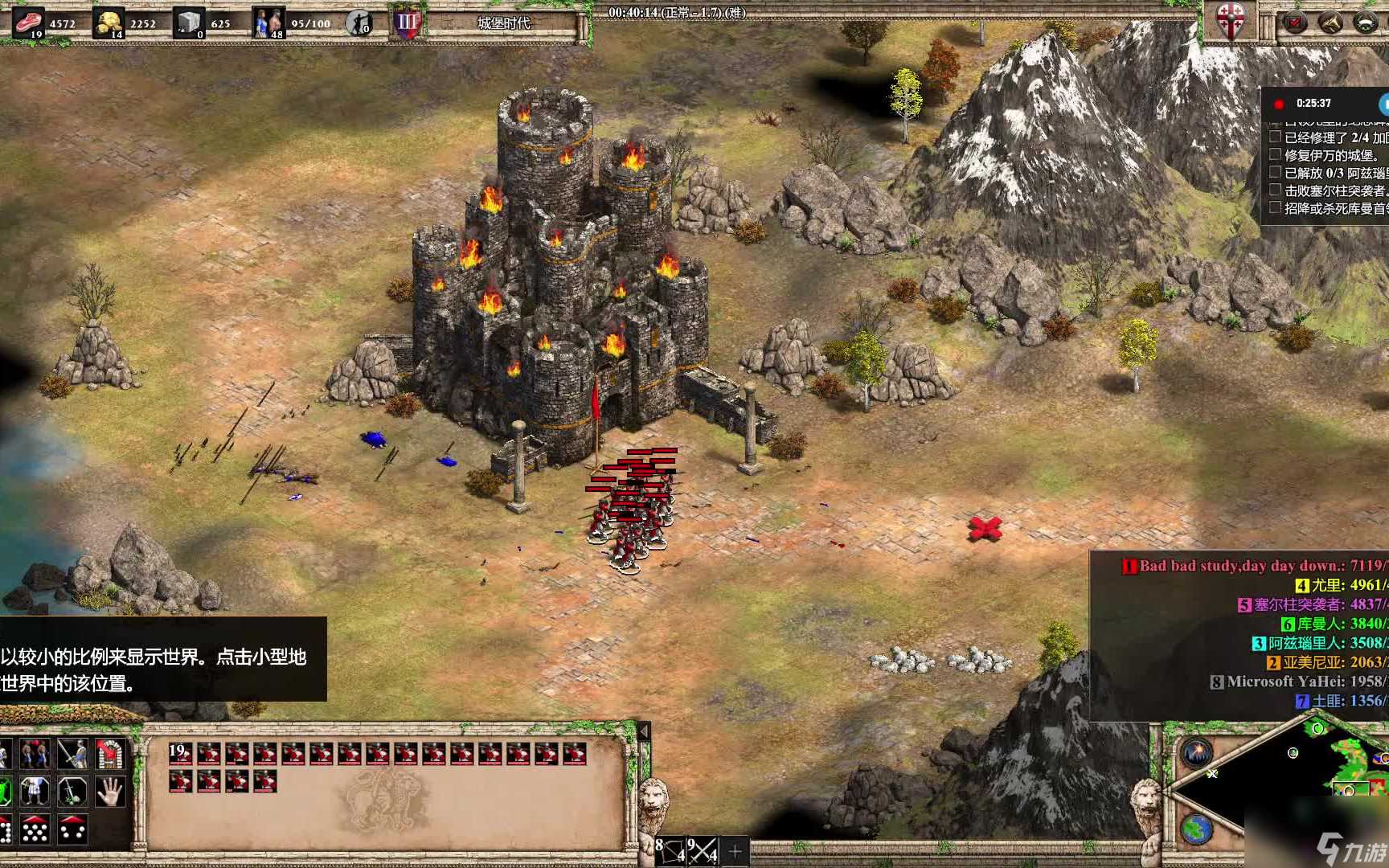
Task: Click the minimap flare signal button
Action: point(1197,753)
